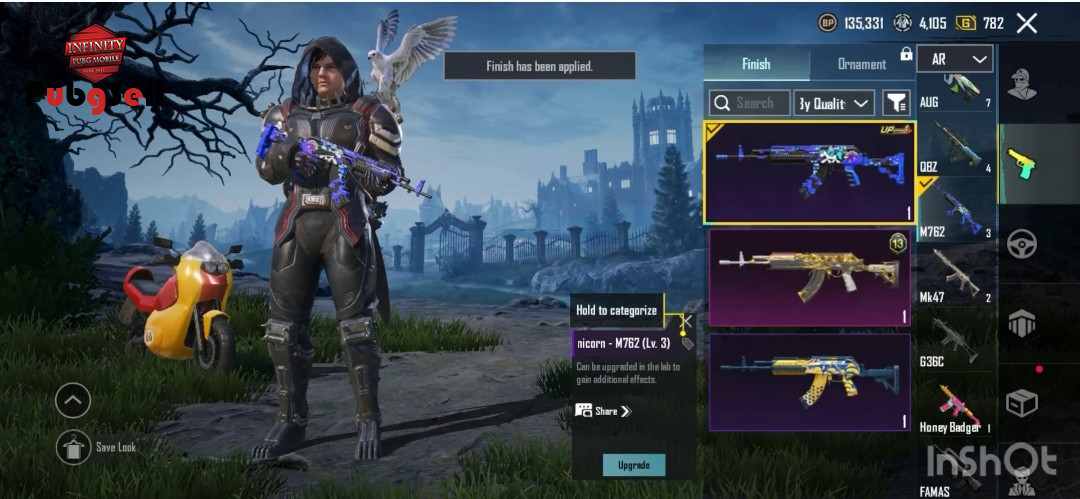The image size is (1080, 499).
Task: Click the finish Search field
Action: coord(749,102)
